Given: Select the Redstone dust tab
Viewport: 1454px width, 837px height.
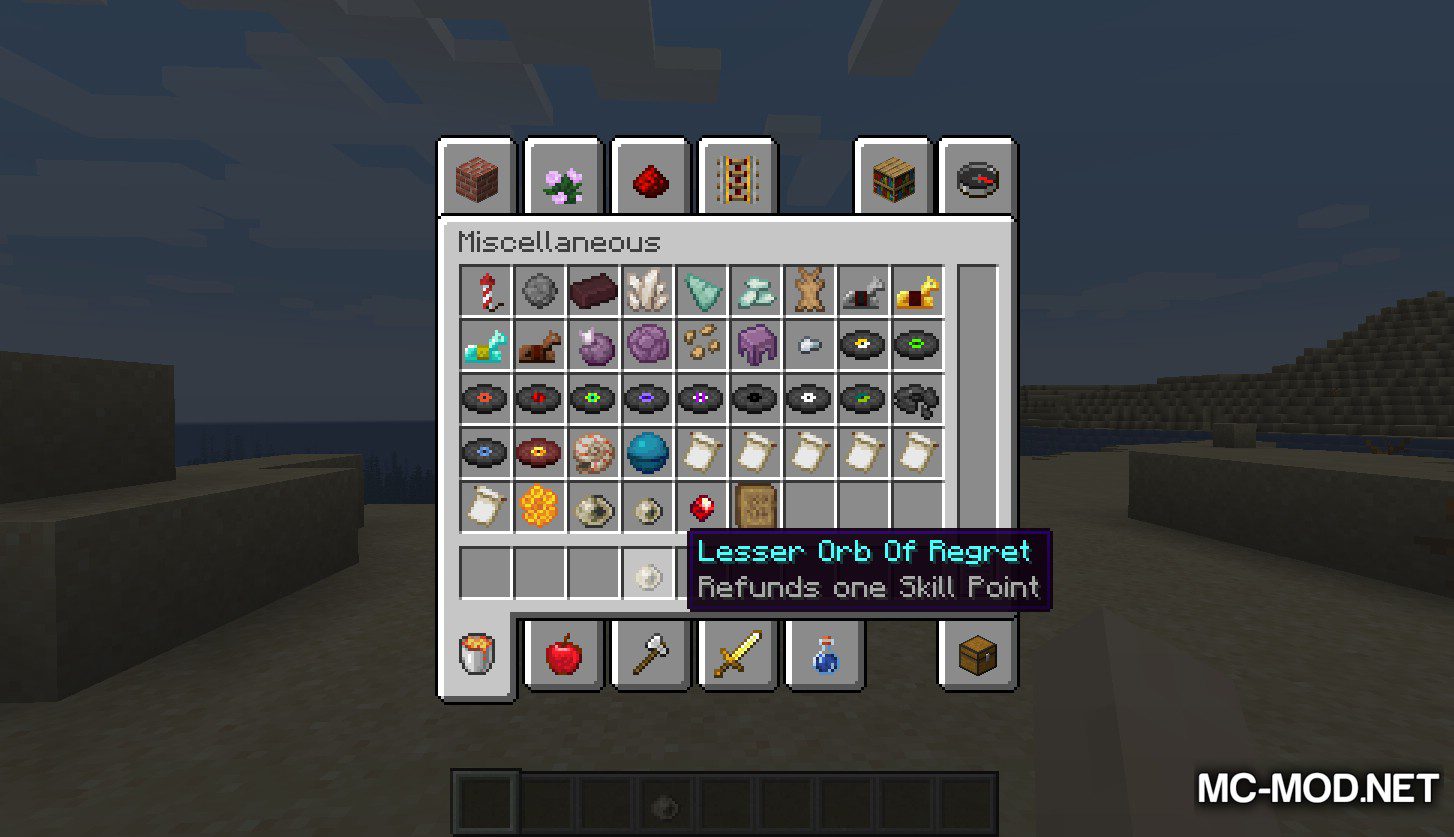Looking at the screenshot, I should (x=649, y=179).
